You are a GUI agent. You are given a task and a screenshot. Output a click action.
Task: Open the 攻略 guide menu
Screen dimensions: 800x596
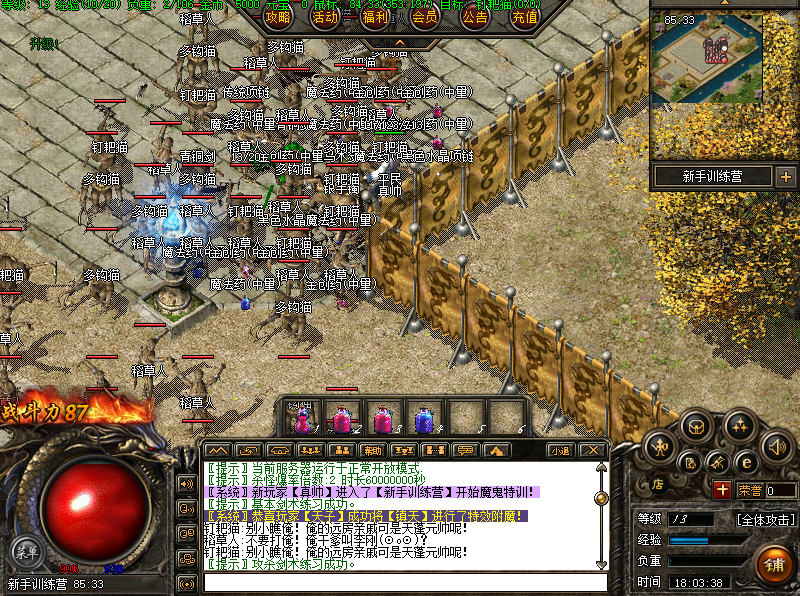tap(277, 17)
